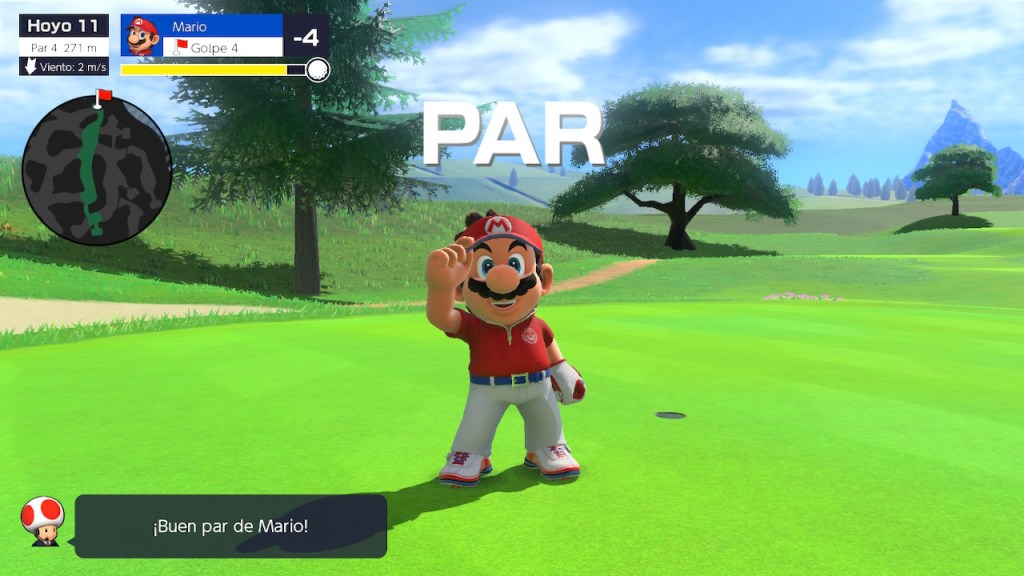1024x576 pixels.
Task: Click the red flag marker on minimap
Action: pos(101,96)
